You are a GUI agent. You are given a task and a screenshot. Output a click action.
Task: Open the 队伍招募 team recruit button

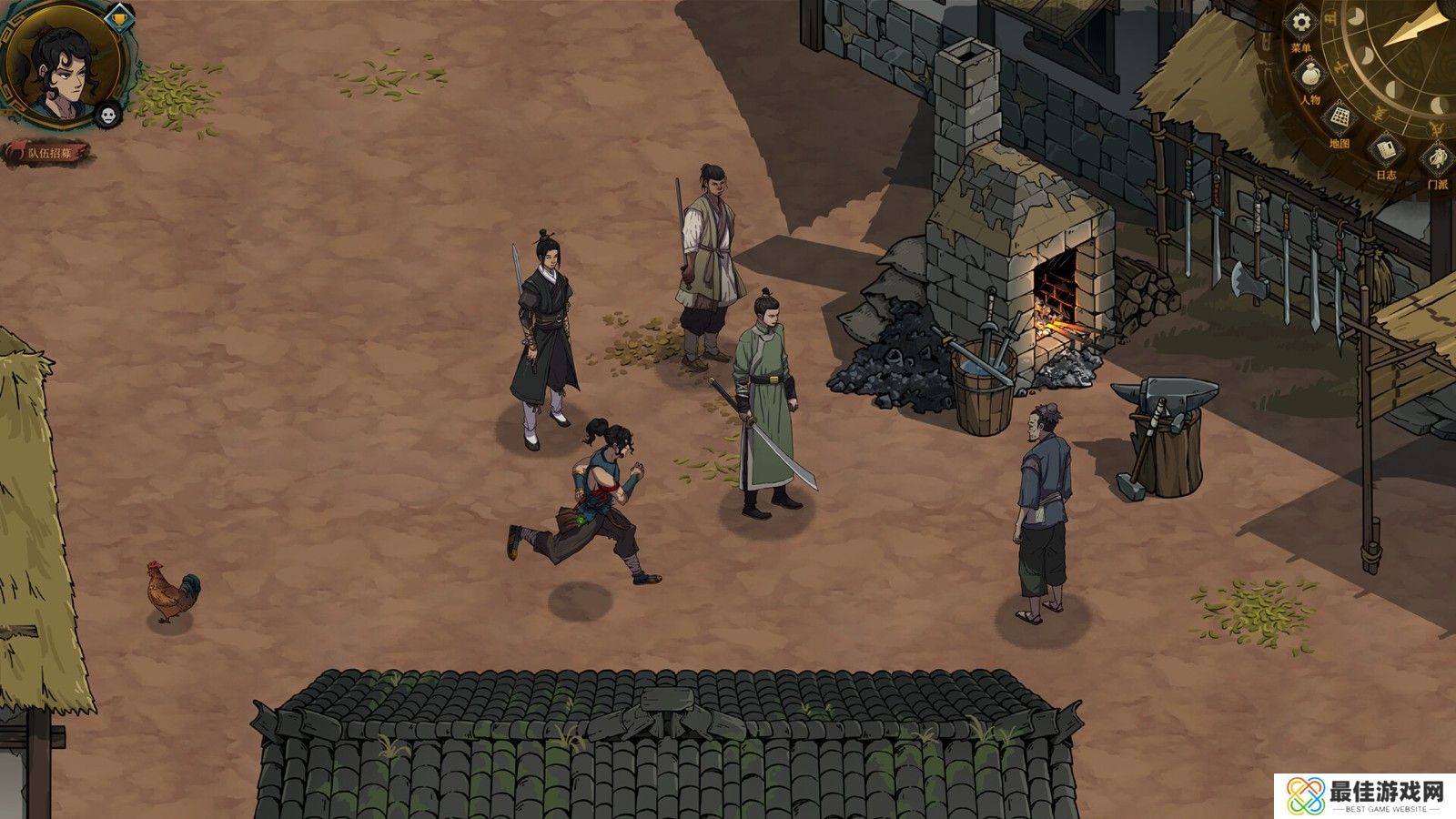[x=50, y=153]
